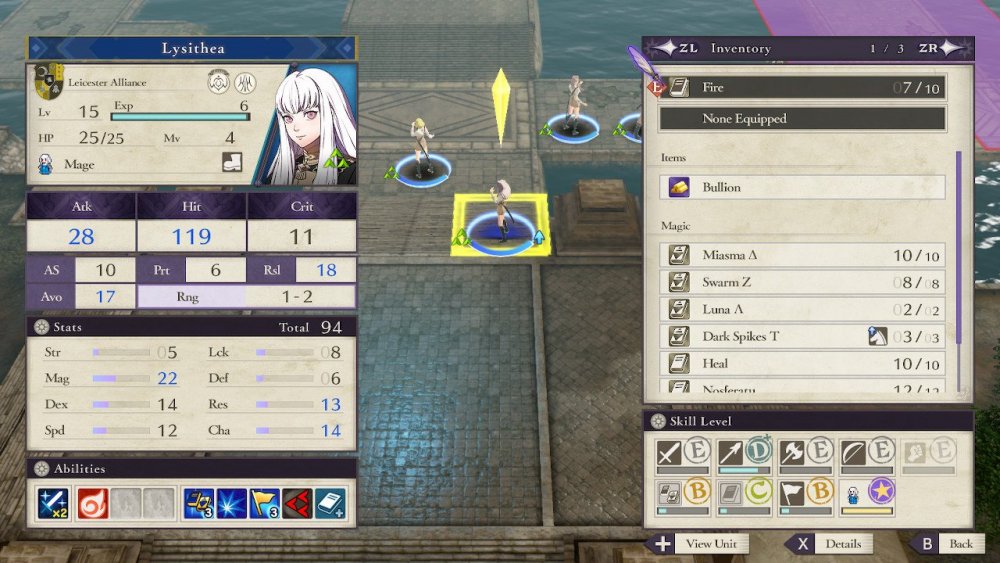This screenshot has width=1000, height=563.
Task: Click the yellow flag ability icon
Action: pos(266,503)
